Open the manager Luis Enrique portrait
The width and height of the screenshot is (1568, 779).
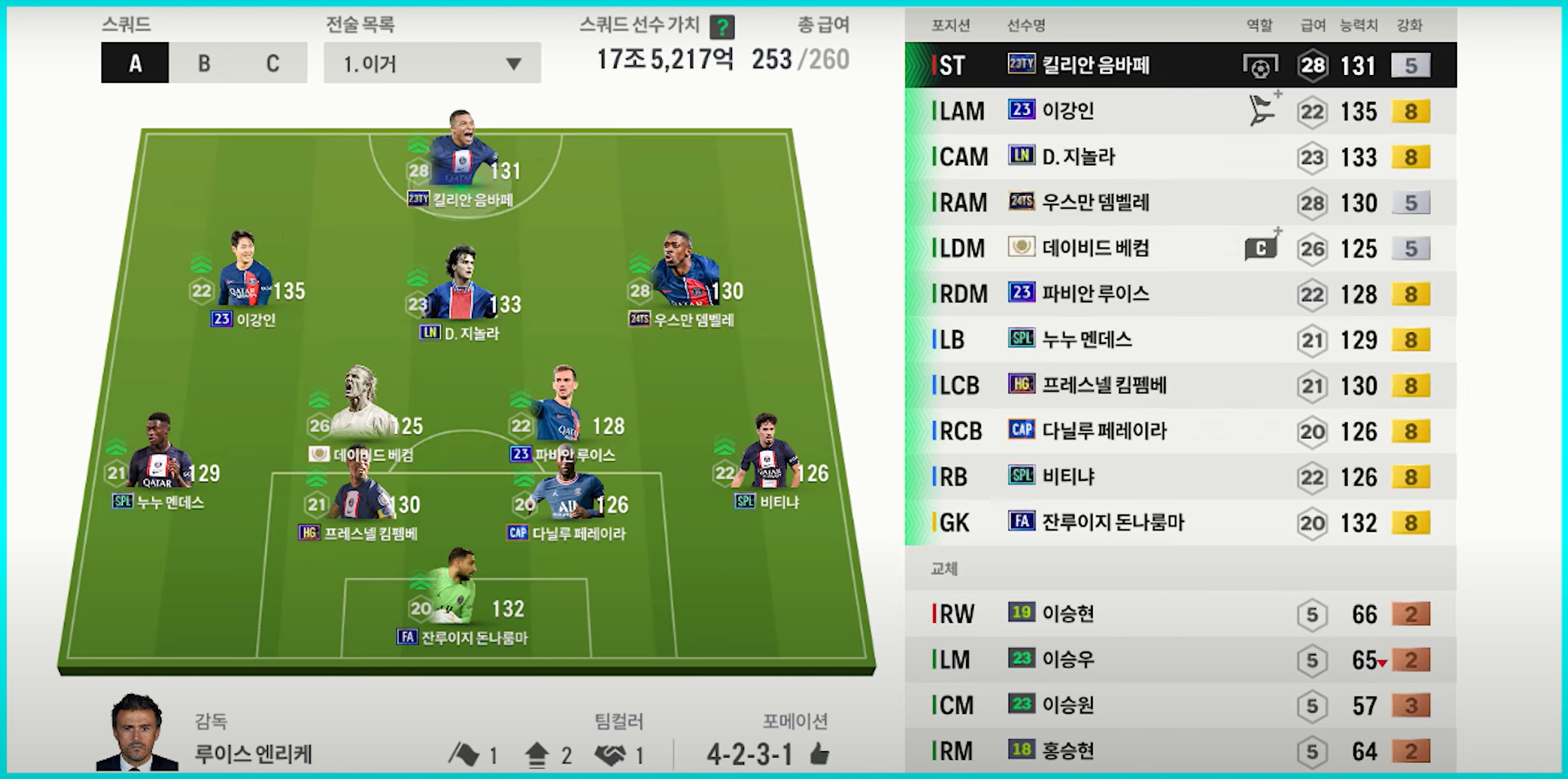[x=138, y=733]
